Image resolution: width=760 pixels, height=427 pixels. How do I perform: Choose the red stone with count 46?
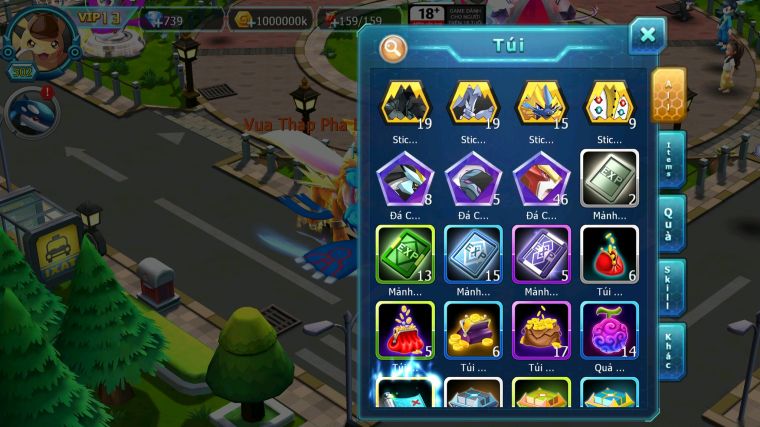(541, 179)
